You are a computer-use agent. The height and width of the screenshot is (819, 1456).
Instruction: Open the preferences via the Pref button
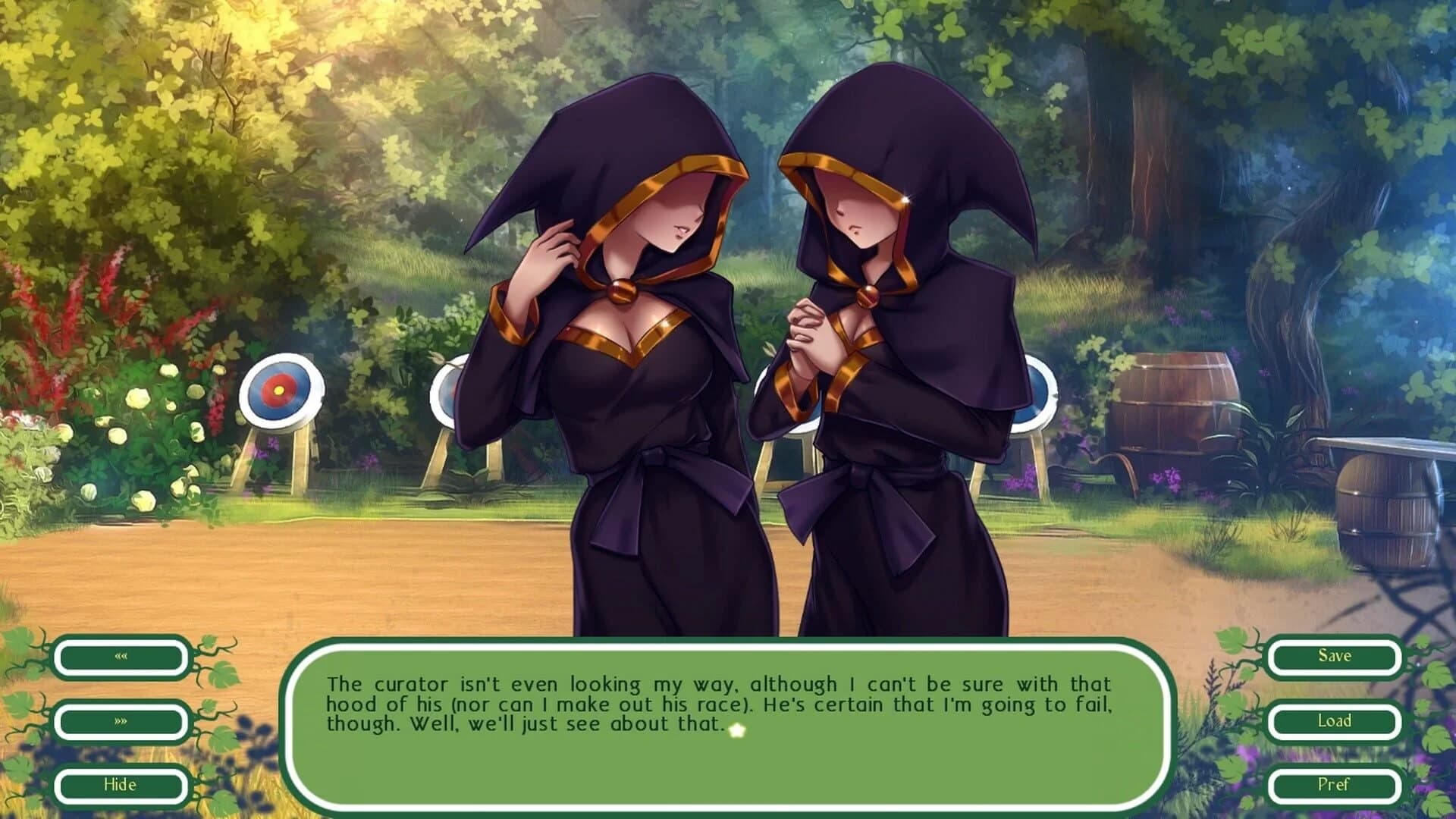pyautogui.click(x=1335, y=786)
